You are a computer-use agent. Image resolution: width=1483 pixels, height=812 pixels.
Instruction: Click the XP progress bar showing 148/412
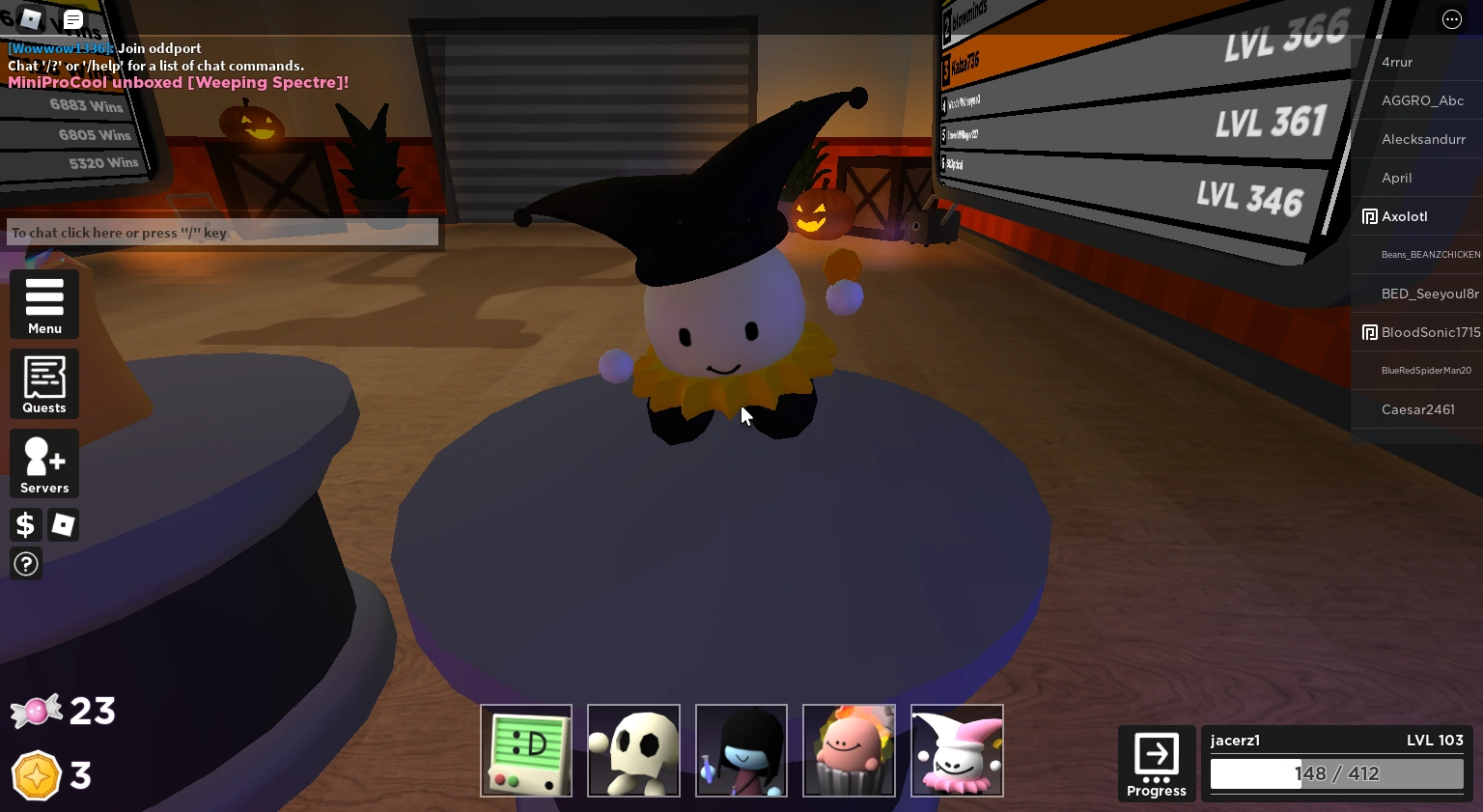(x=1336, y=773)
